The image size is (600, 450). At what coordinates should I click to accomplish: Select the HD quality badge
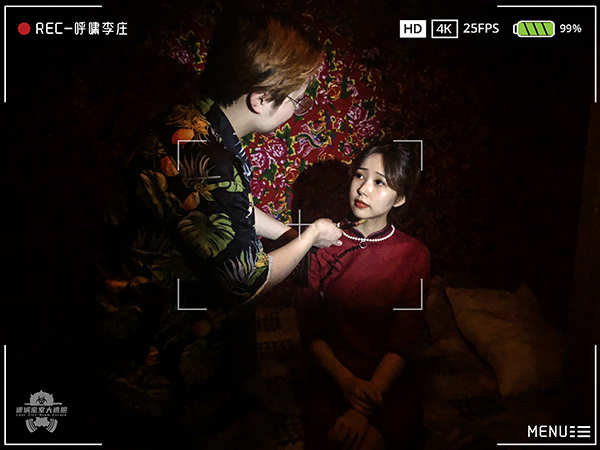pyautogui.click(x=413, y=29)
